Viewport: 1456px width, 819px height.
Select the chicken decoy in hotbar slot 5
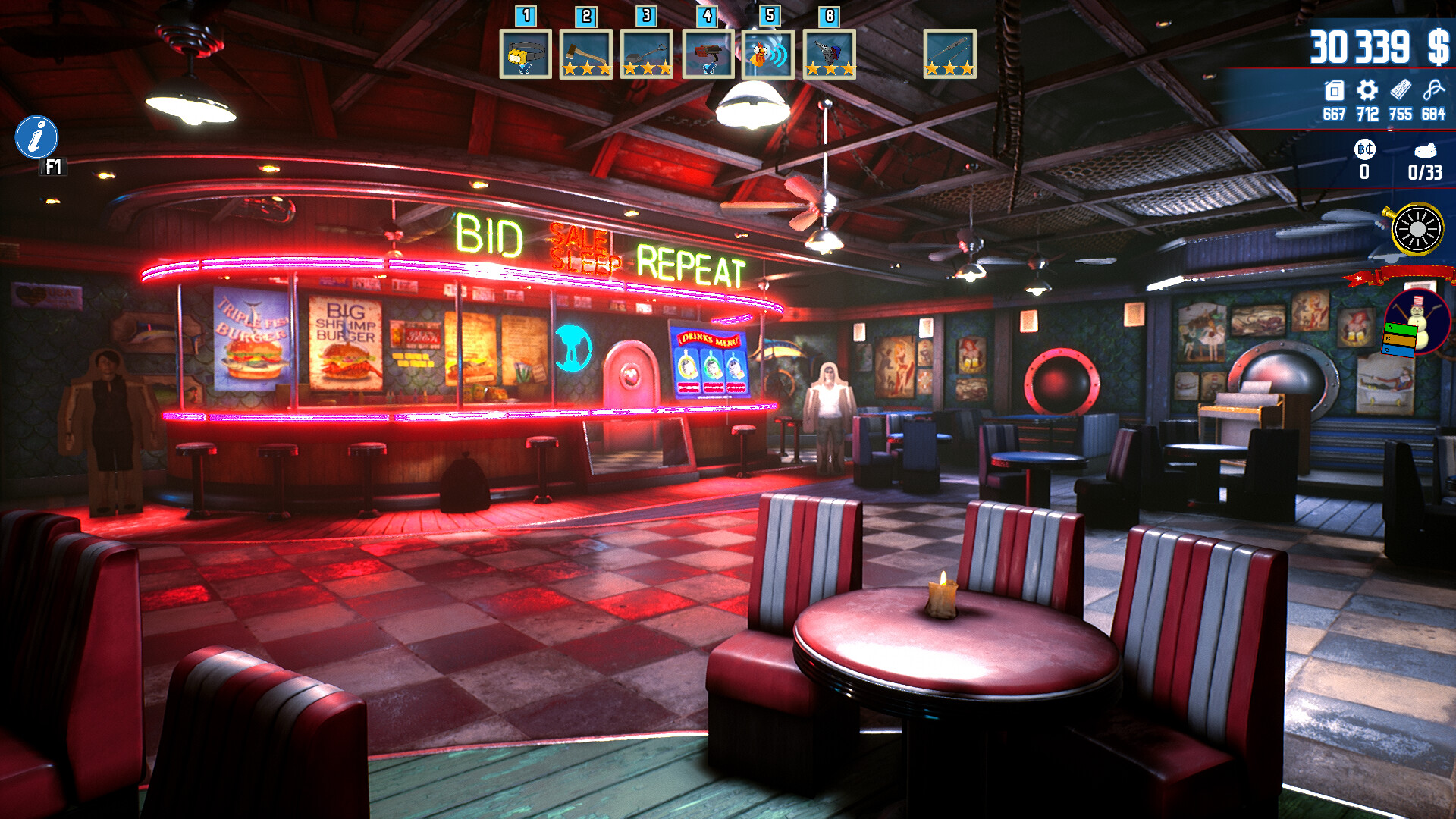click(768, 55)
